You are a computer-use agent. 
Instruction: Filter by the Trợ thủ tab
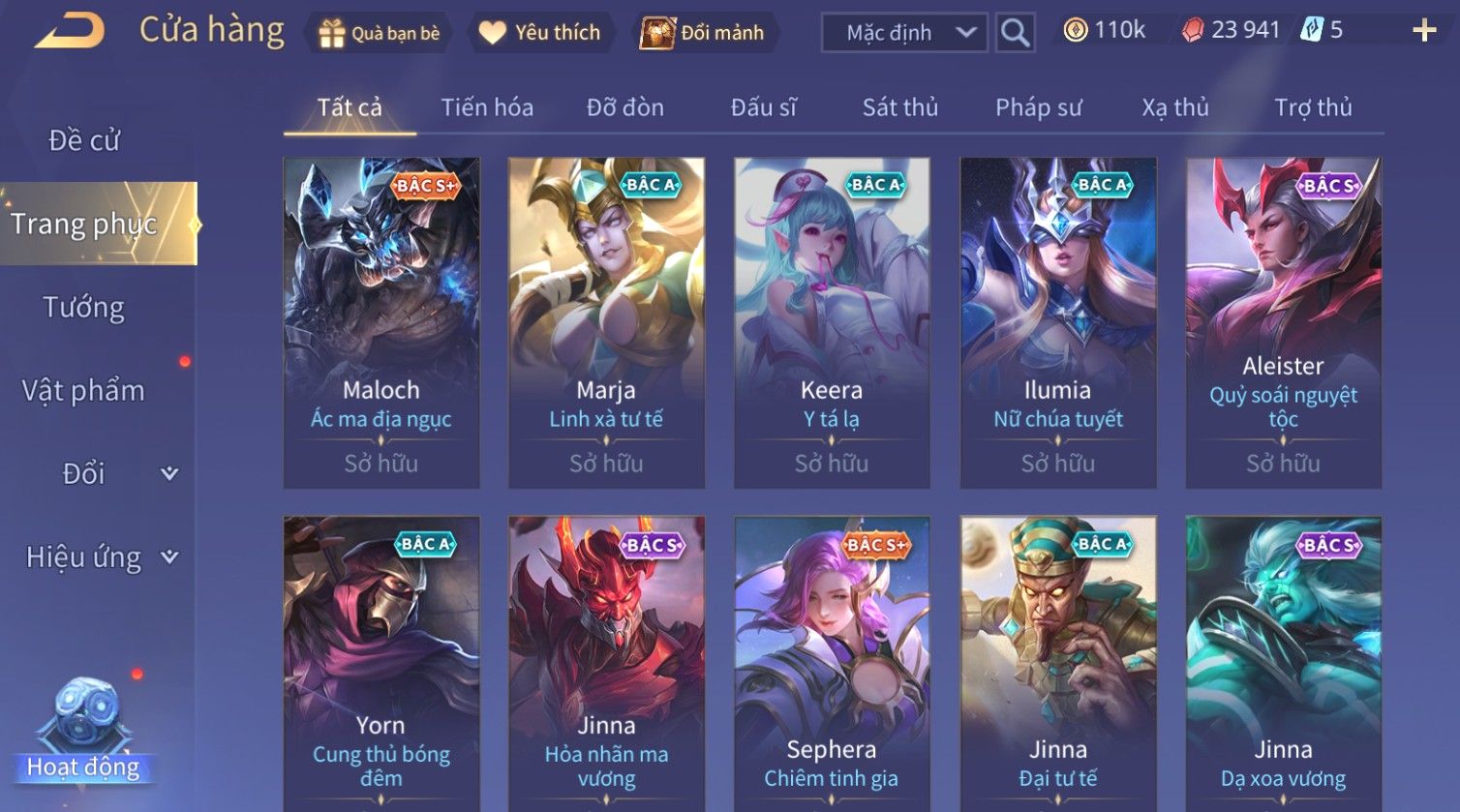click(x=1313, y=107)
